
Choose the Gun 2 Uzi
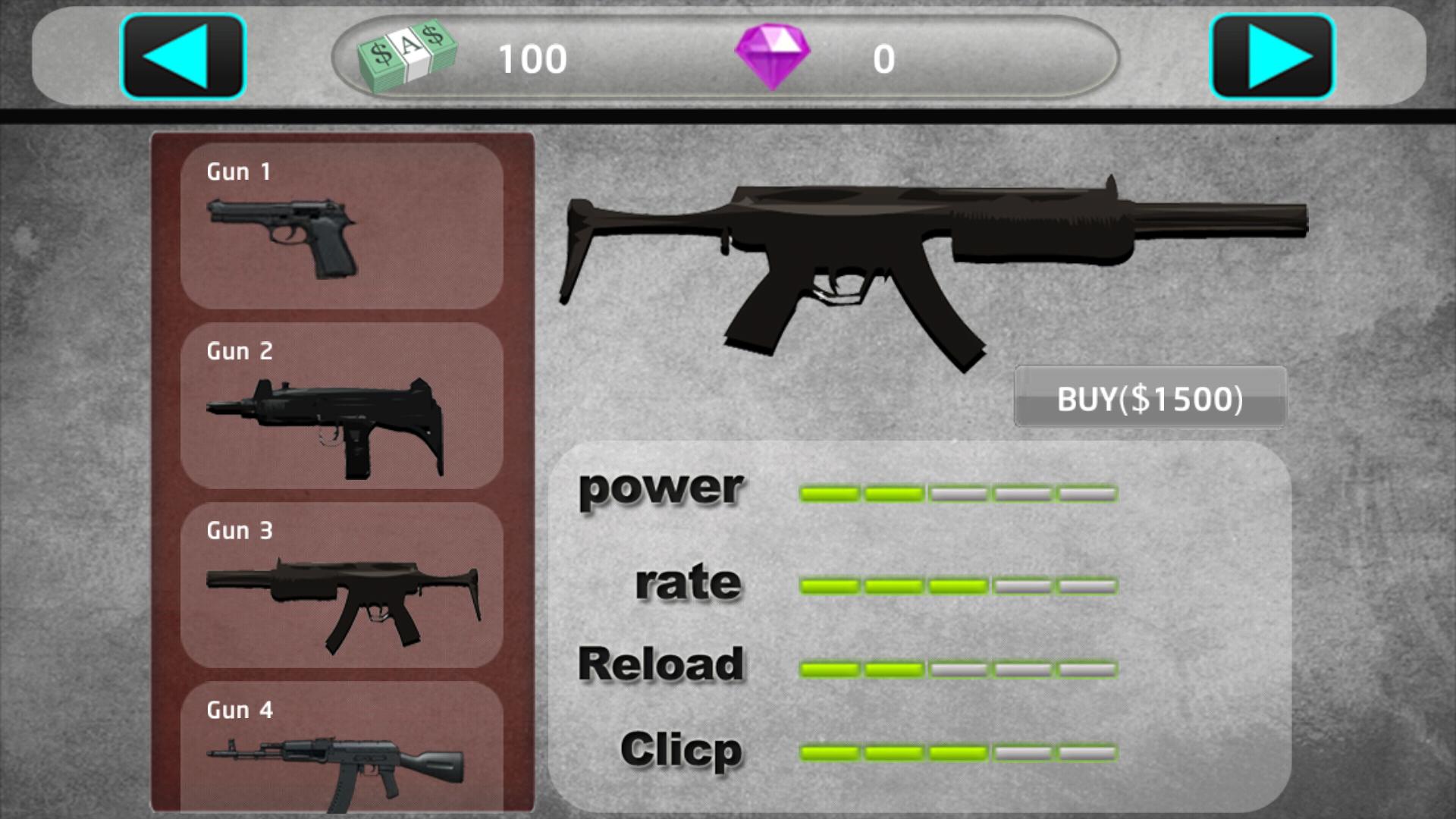pos(342,406)
